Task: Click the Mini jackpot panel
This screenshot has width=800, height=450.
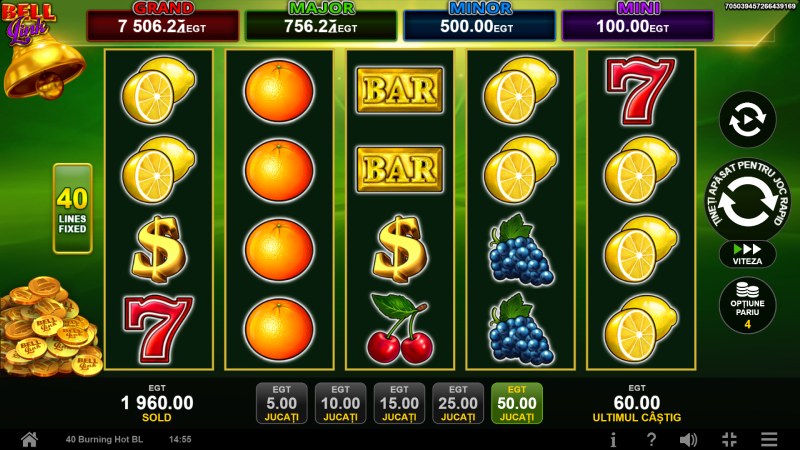Action: 637,24
